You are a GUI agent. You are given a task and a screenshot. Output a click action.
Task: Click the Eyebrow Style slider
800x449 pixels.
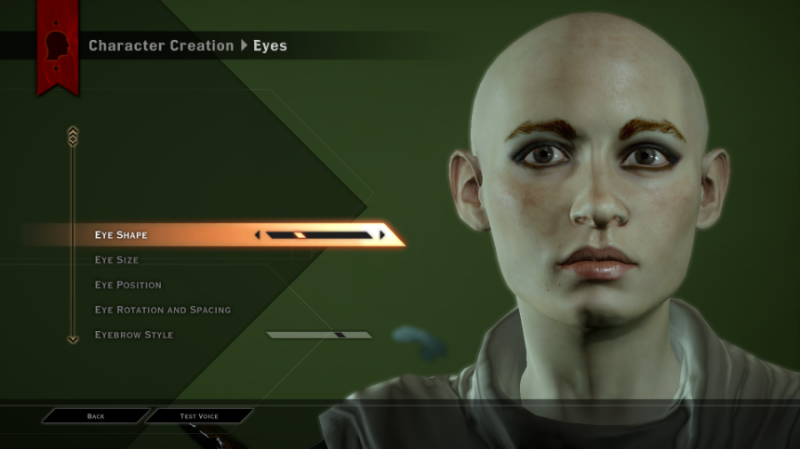pos(318,335)
